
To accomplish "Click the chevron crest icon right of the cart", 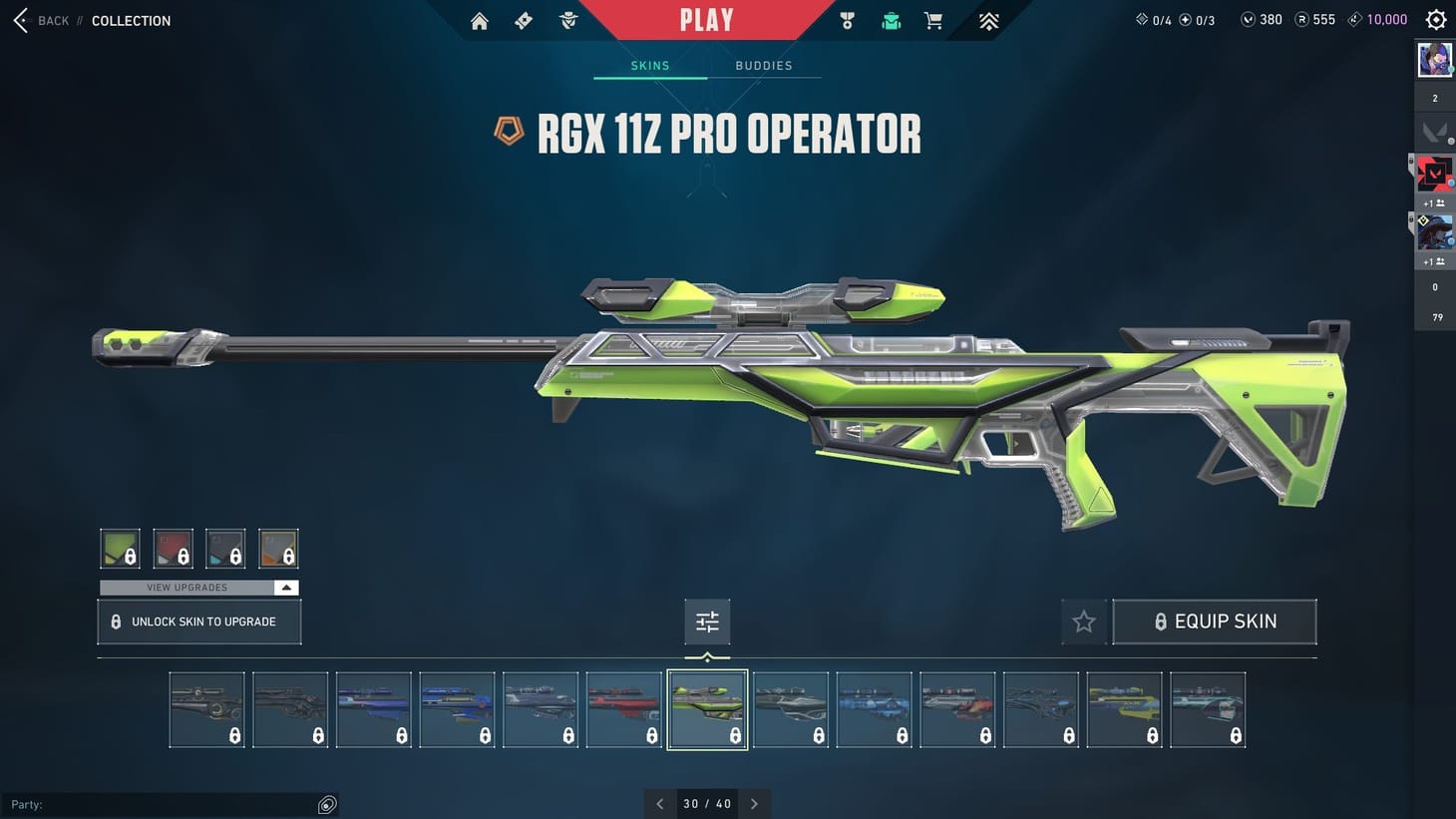I will pyautogui.click(x=987, y=20).
